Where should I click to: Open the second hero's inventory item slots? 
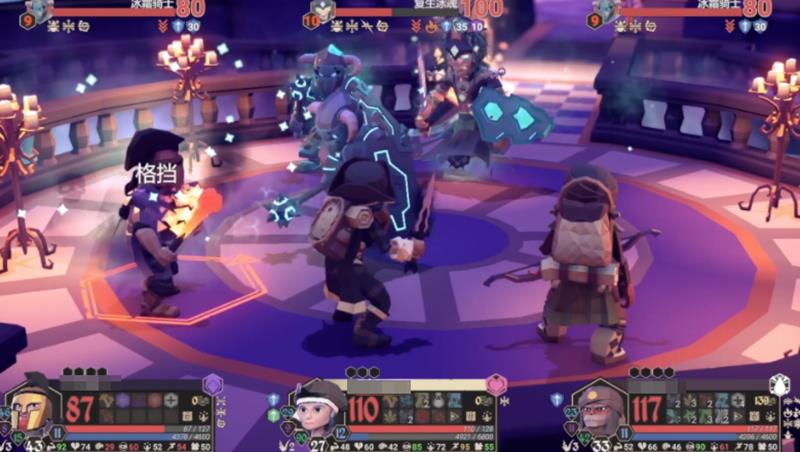point(430,408)
